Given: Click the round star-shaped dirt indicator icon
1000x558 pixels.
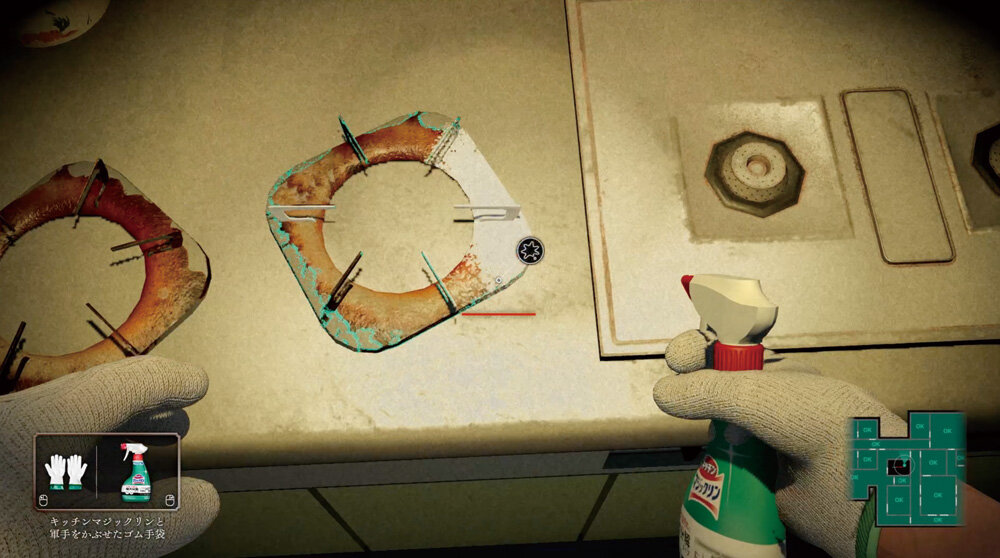Looking at the screenshot, I should click(530, 250).
